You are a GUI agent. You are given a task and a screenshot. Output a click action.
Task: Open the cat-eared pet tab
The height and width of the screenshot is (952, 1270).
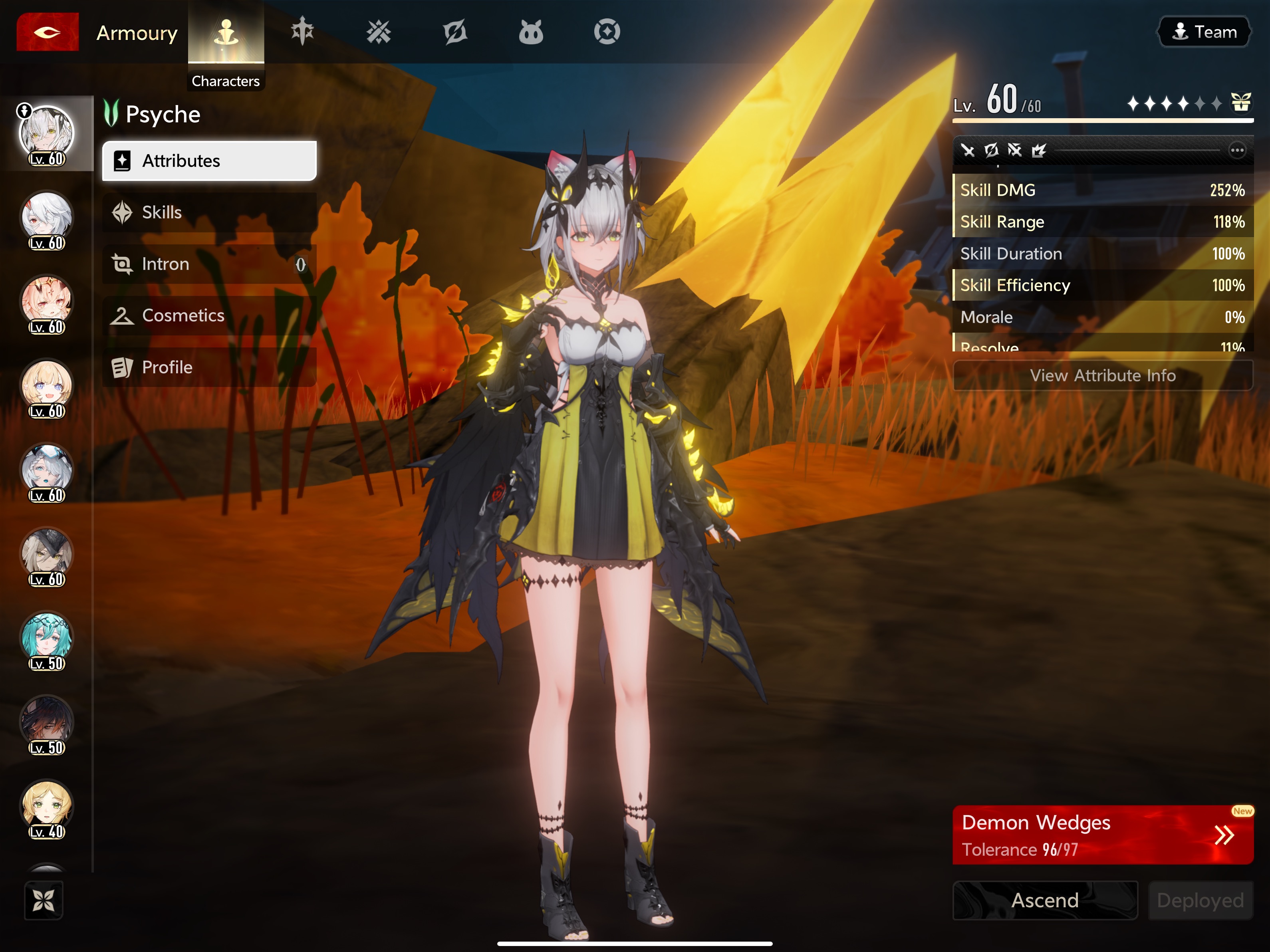pyautogui.click(x=530, y=32)
